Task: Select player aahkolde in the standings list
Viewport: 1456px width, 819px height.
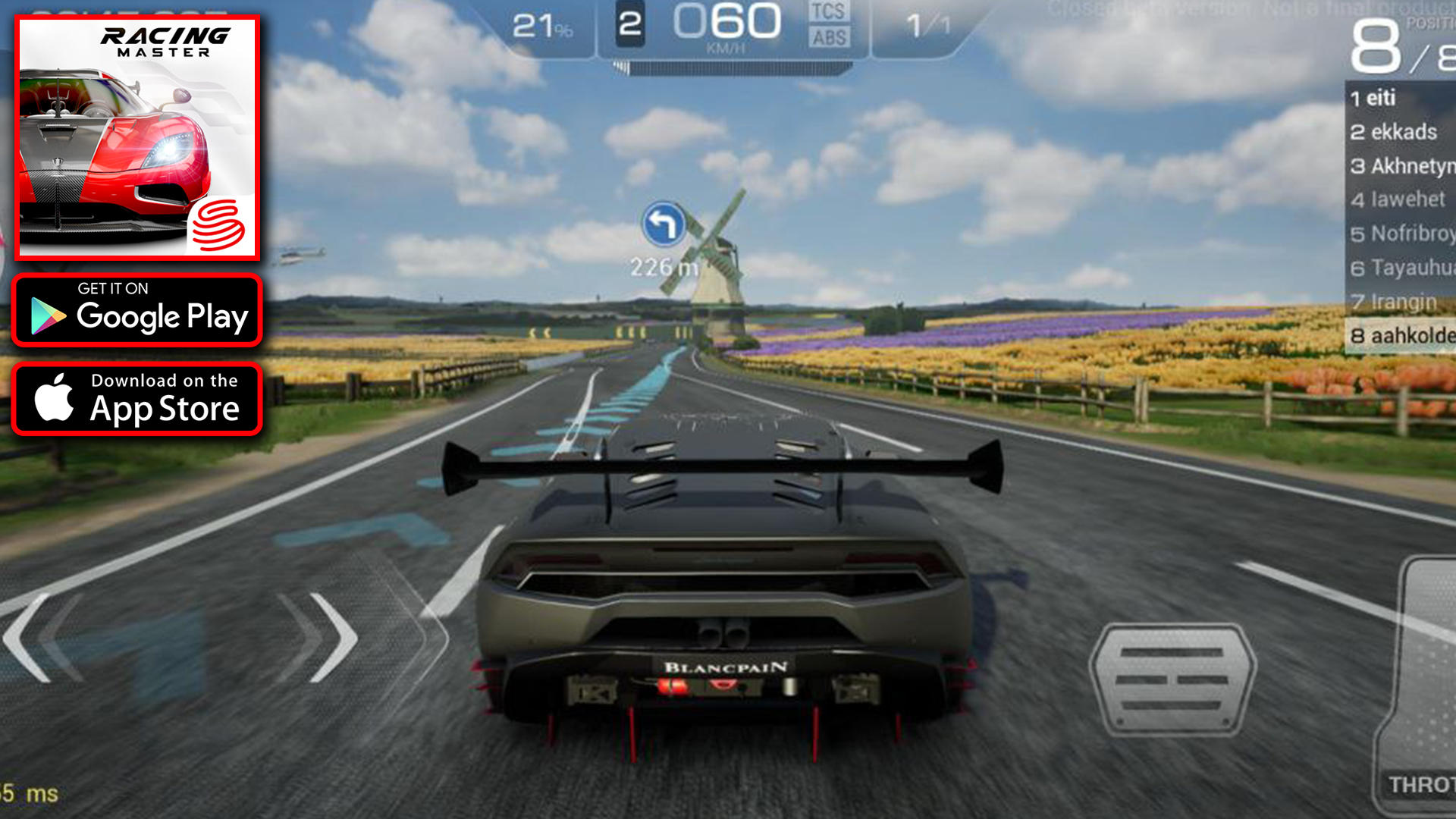Action: tap(1400, 335)
